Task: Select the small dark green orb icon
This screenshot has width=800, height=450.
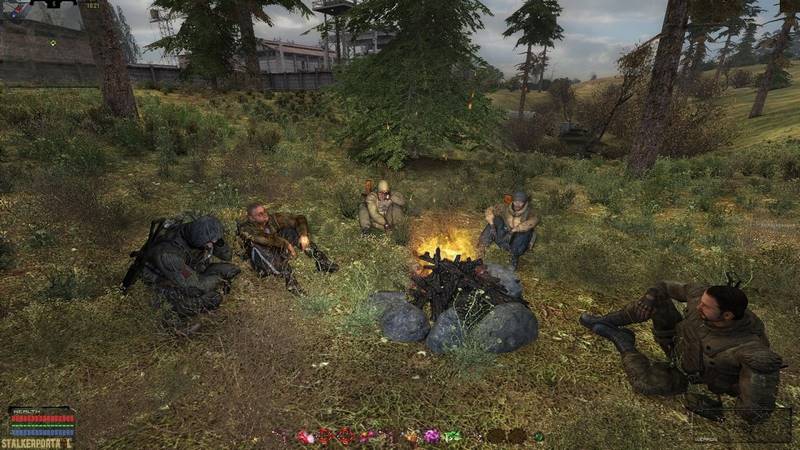Action: point(539,437)
